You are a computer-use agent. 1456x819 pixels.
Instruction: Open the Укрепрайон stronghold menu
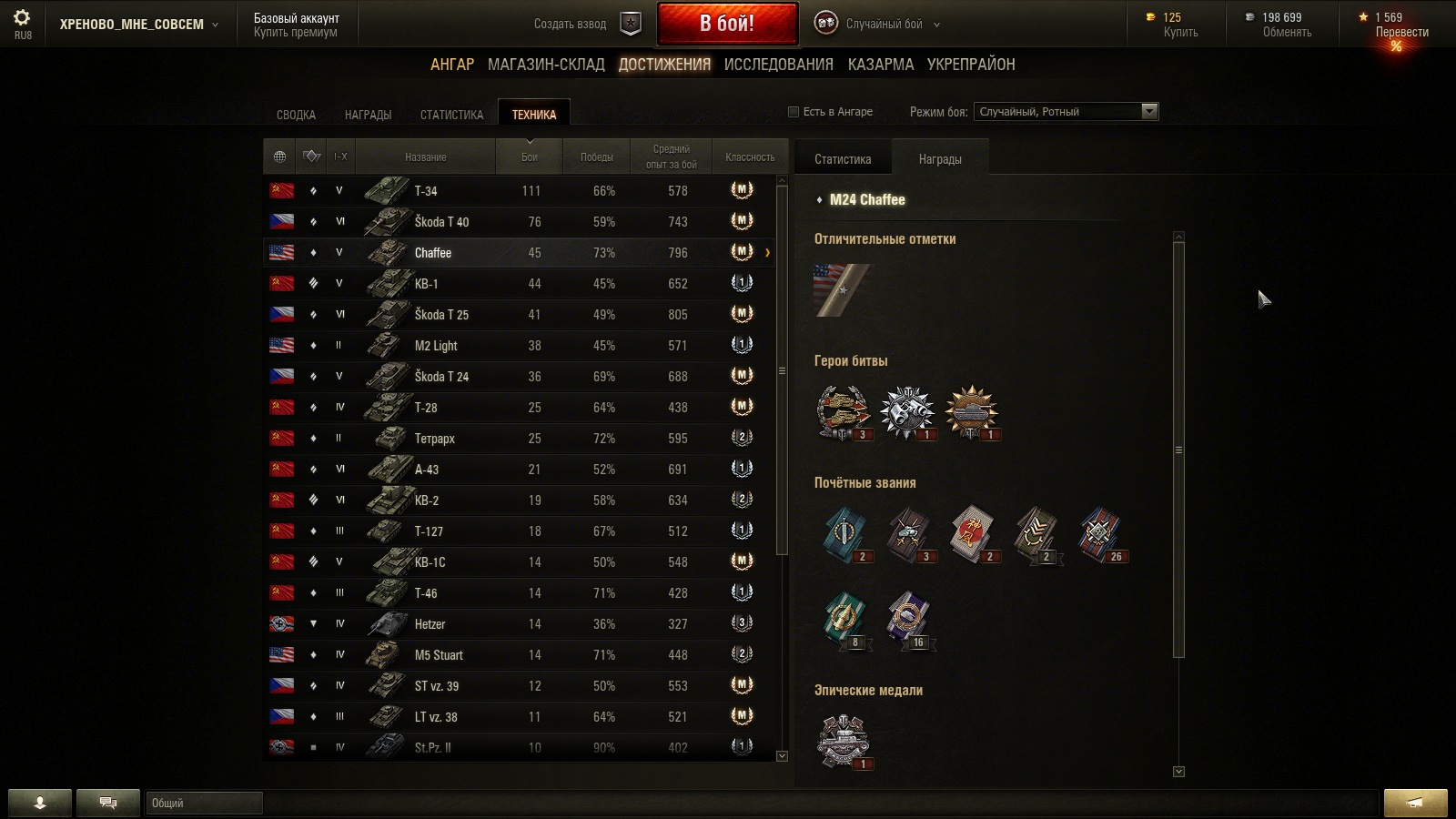[x=971, y=65]
